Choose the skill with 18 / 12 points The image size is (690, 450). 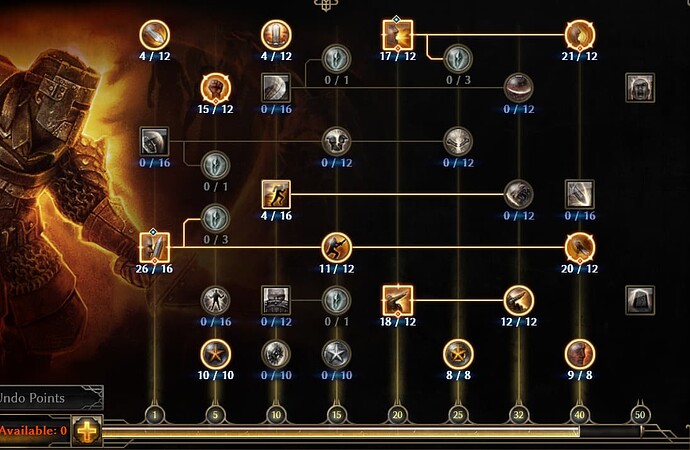click(397, 299)
